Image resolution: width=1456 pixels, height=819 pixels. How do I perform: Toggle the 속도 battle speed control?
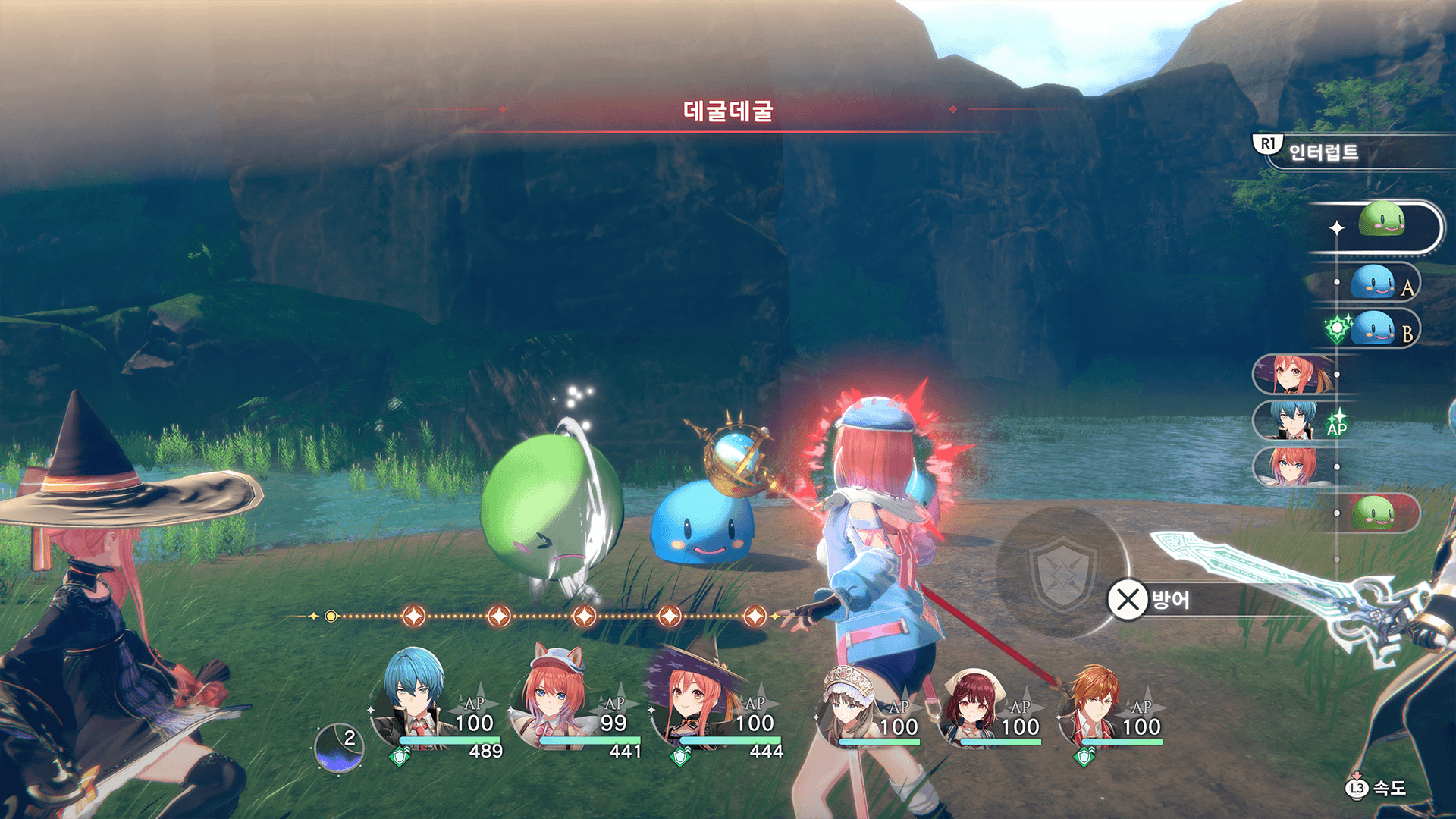pos(1377,789)
